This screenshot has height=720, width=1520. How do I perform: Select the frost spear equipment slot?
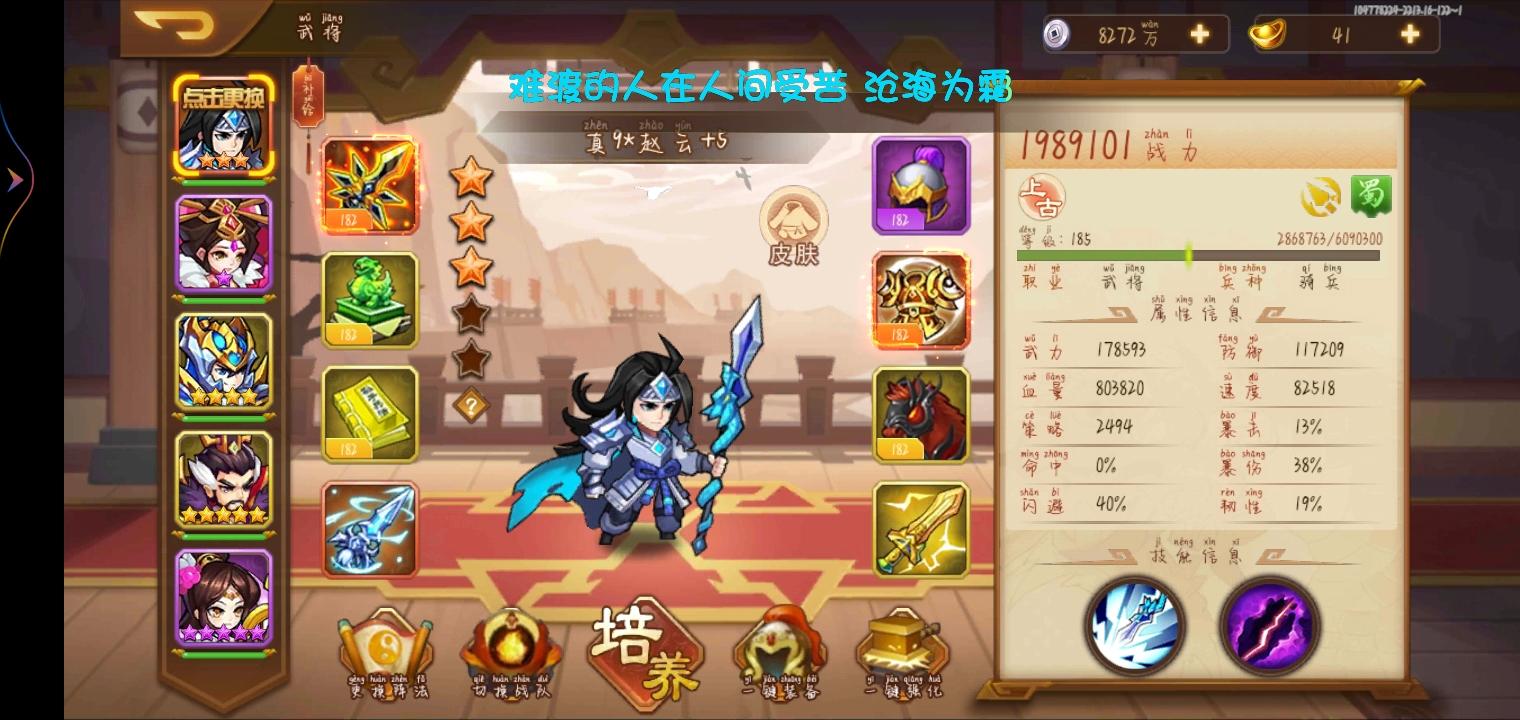370,528
